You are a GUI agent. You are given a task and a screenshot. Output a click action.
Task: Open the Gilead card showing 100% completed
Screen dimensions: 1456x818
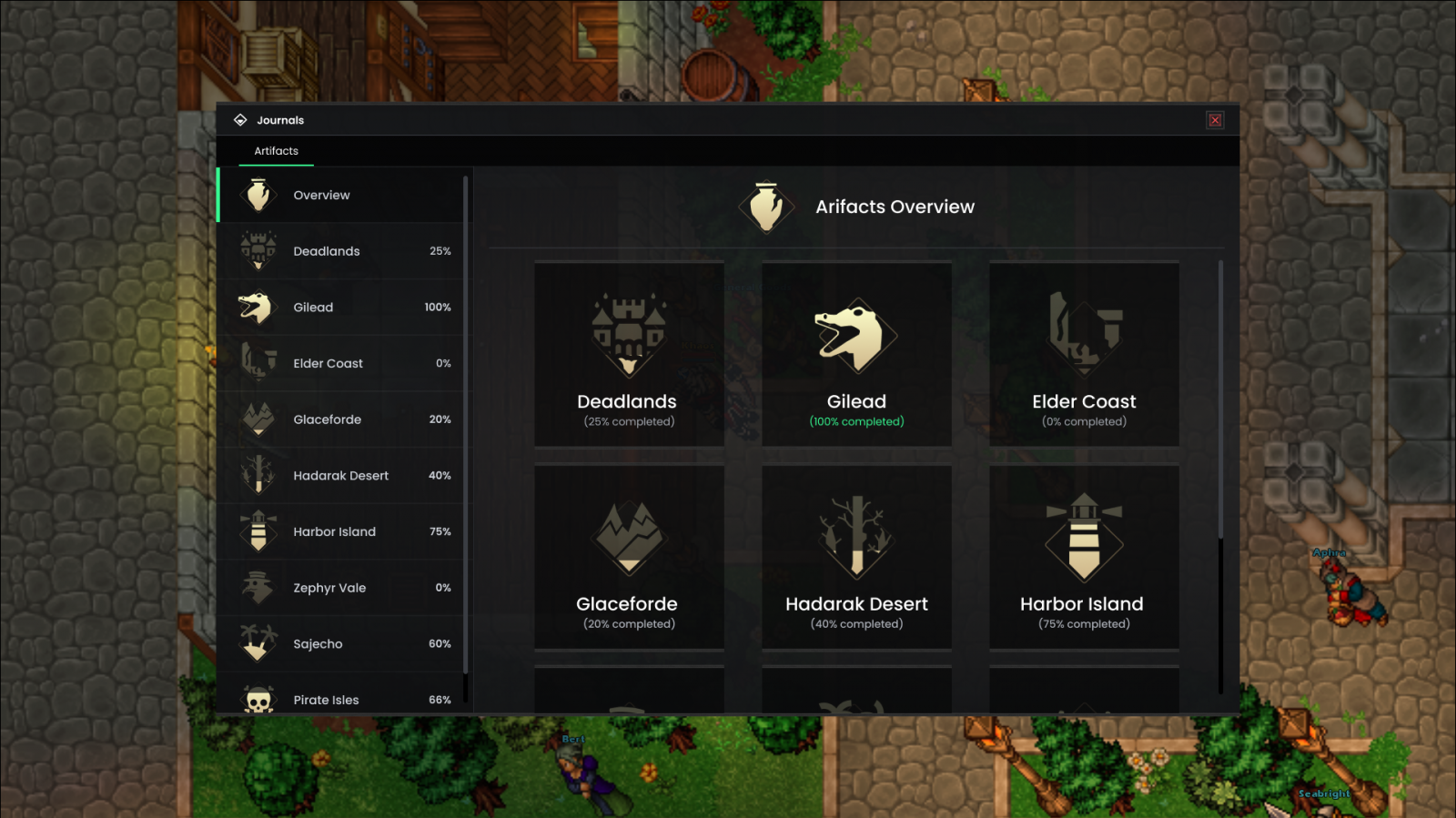click(855, 355)
